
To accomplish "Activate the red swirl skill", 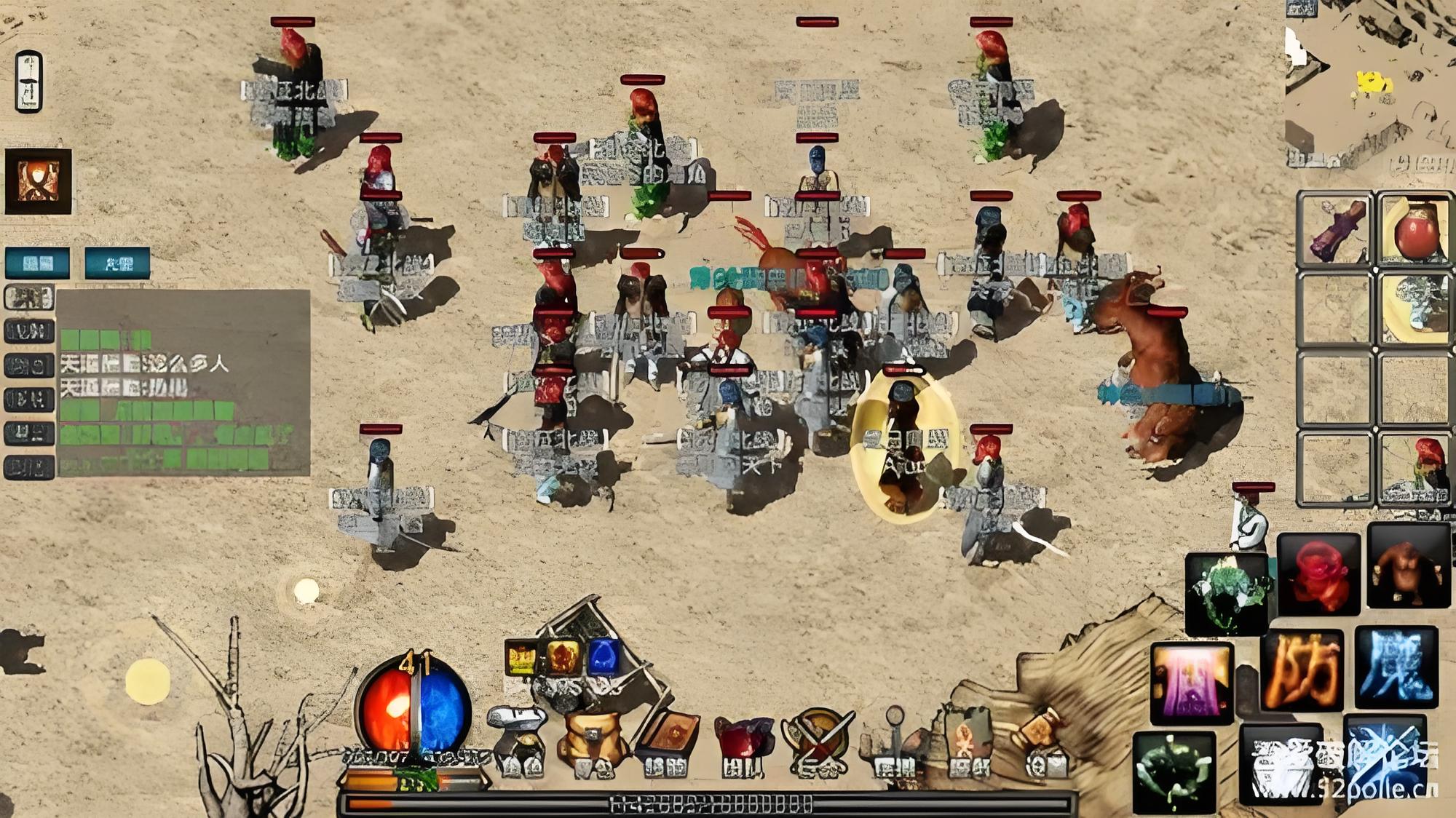I will (1318, 573).
